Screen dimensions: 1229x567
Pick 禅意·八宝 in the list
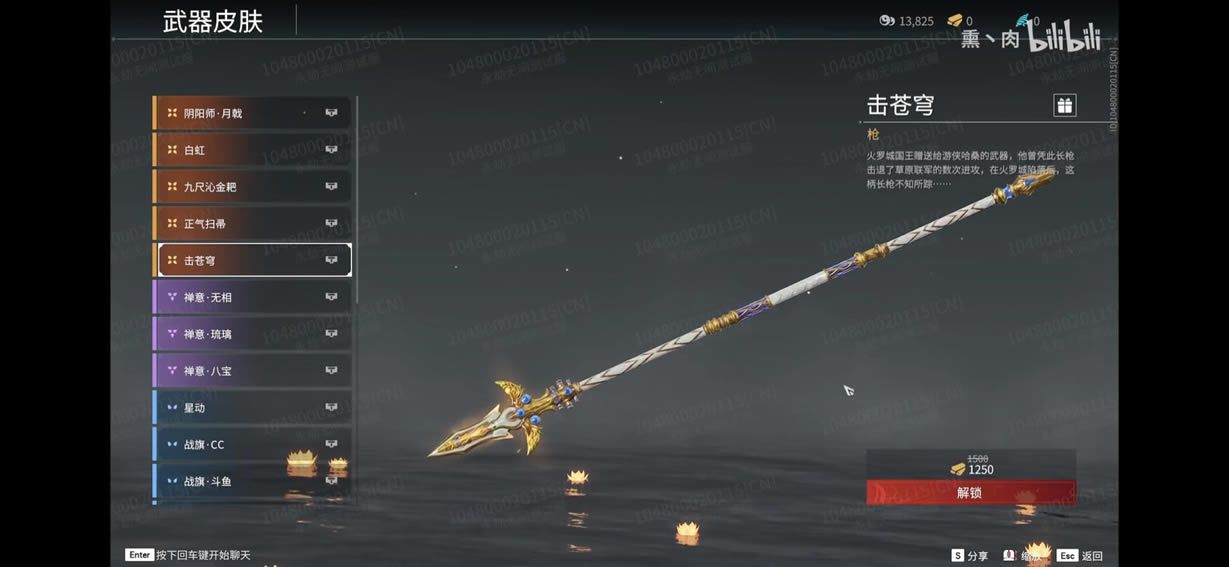252,371
